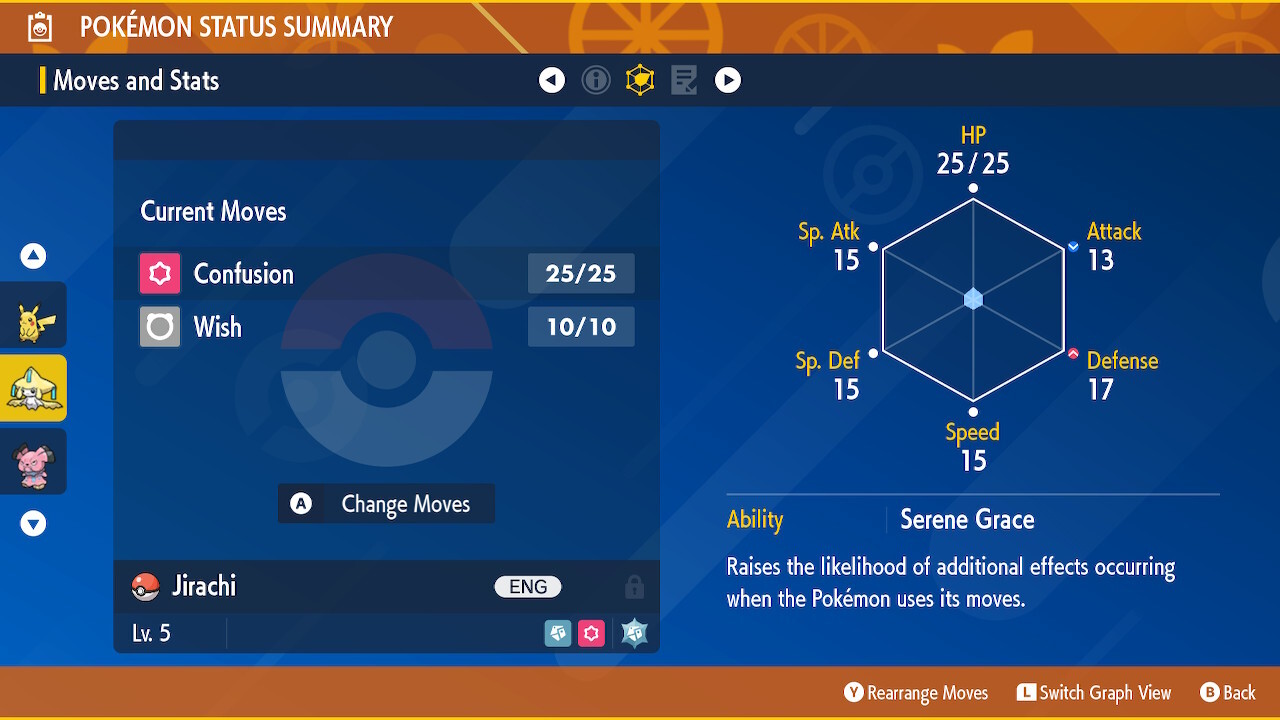Choose the Change Moves button
The height and width of the screenshot is (720, 1280).
[x=386, y=504]
